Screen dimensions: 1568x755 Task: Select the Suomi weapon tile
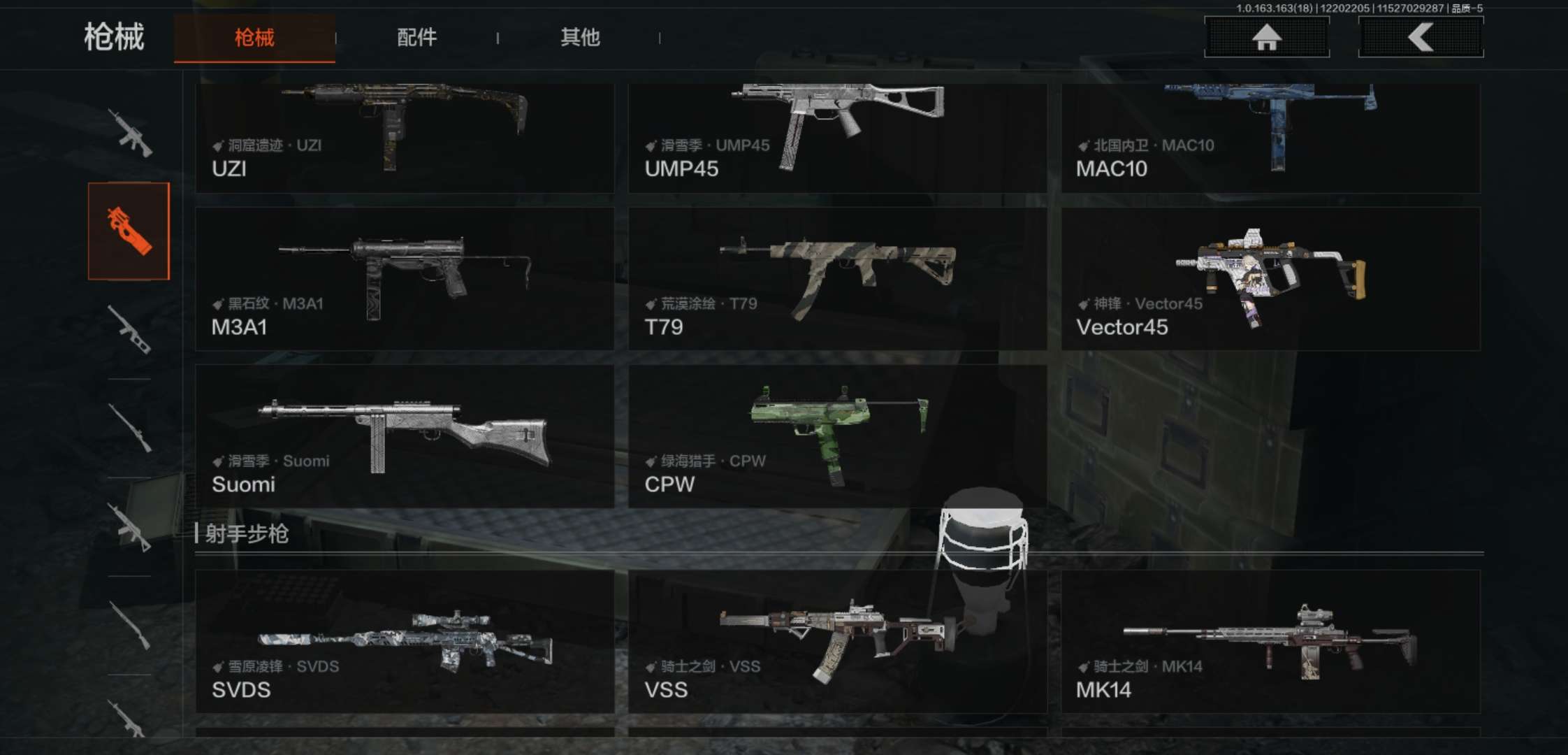point(405,436)
